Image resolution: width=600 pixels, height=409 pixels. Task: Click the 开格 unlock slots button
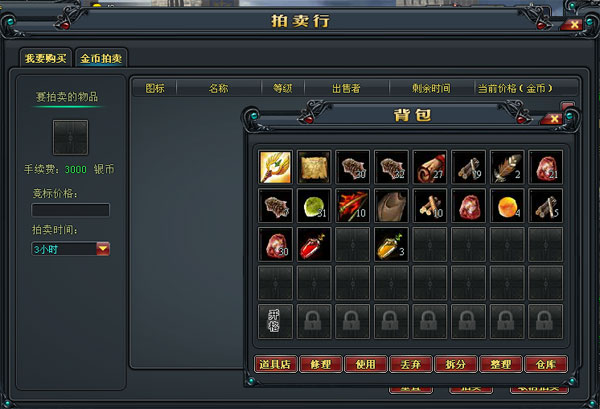pyautogui.click(x=275, y=321)
